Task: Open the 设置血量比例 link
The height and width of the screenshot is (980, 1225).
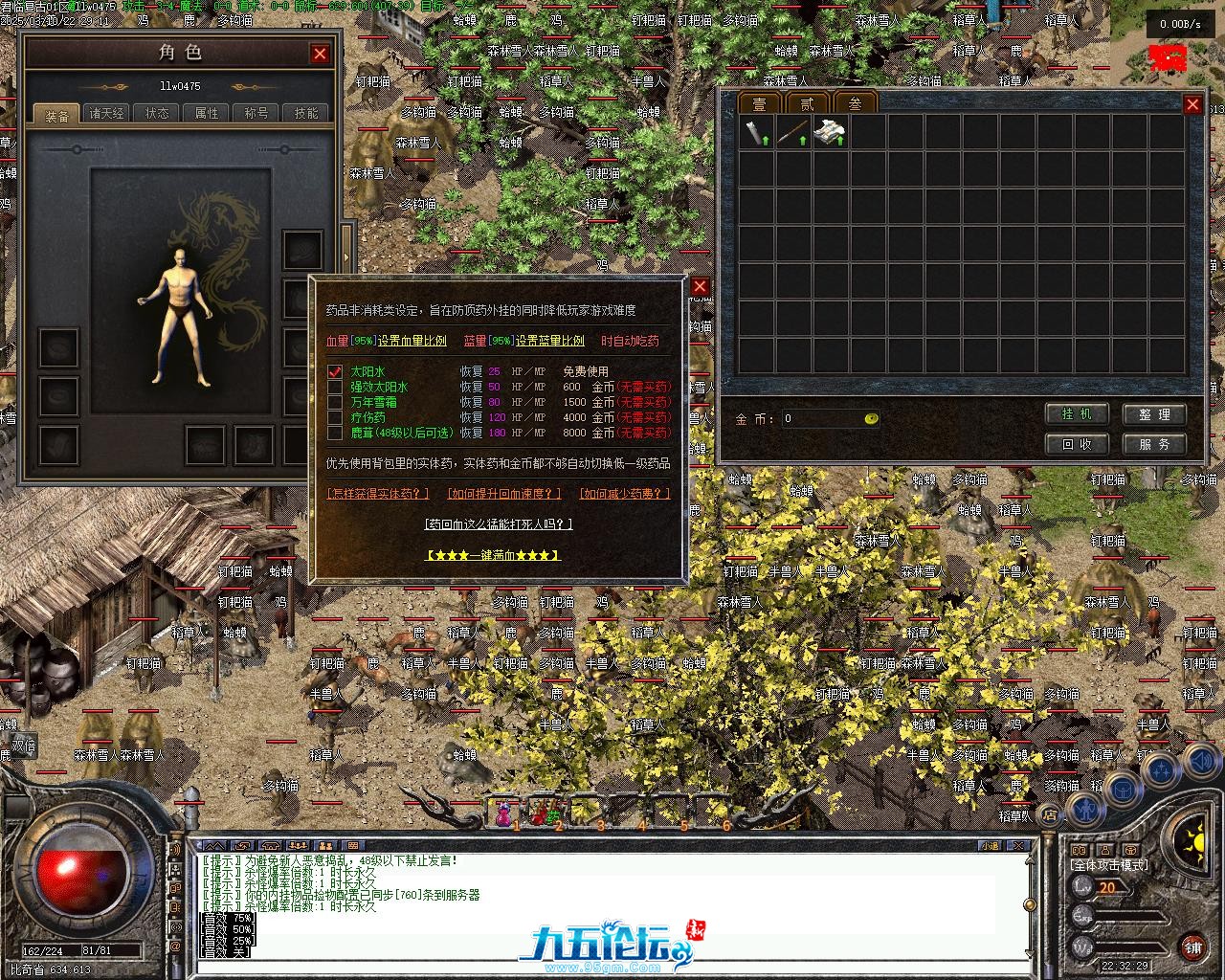Action: (x=412, y=341)
